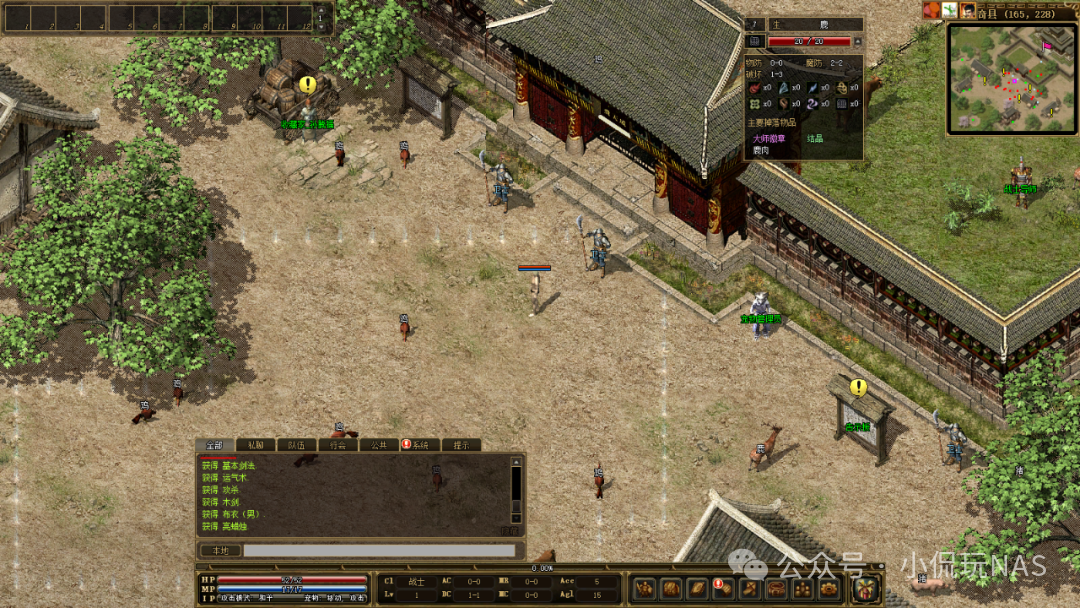
Task: View the 提示 hints chat tab
Action: tap(461, 445)
